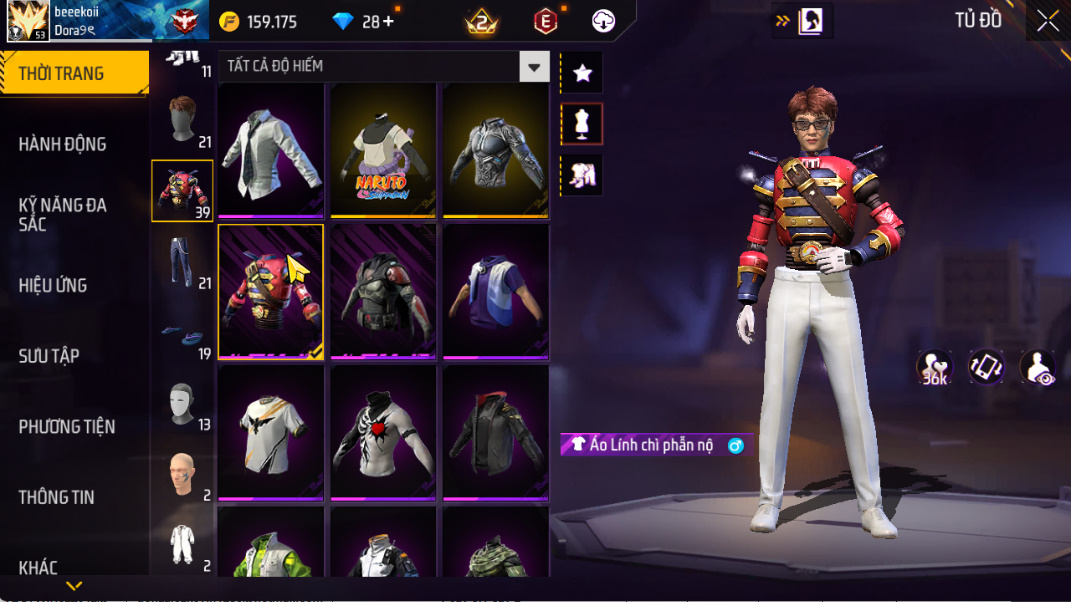The height and width of the screenshot is (602, 1071).
Task: Show favorites with the star filter
Action: (582, 73)
